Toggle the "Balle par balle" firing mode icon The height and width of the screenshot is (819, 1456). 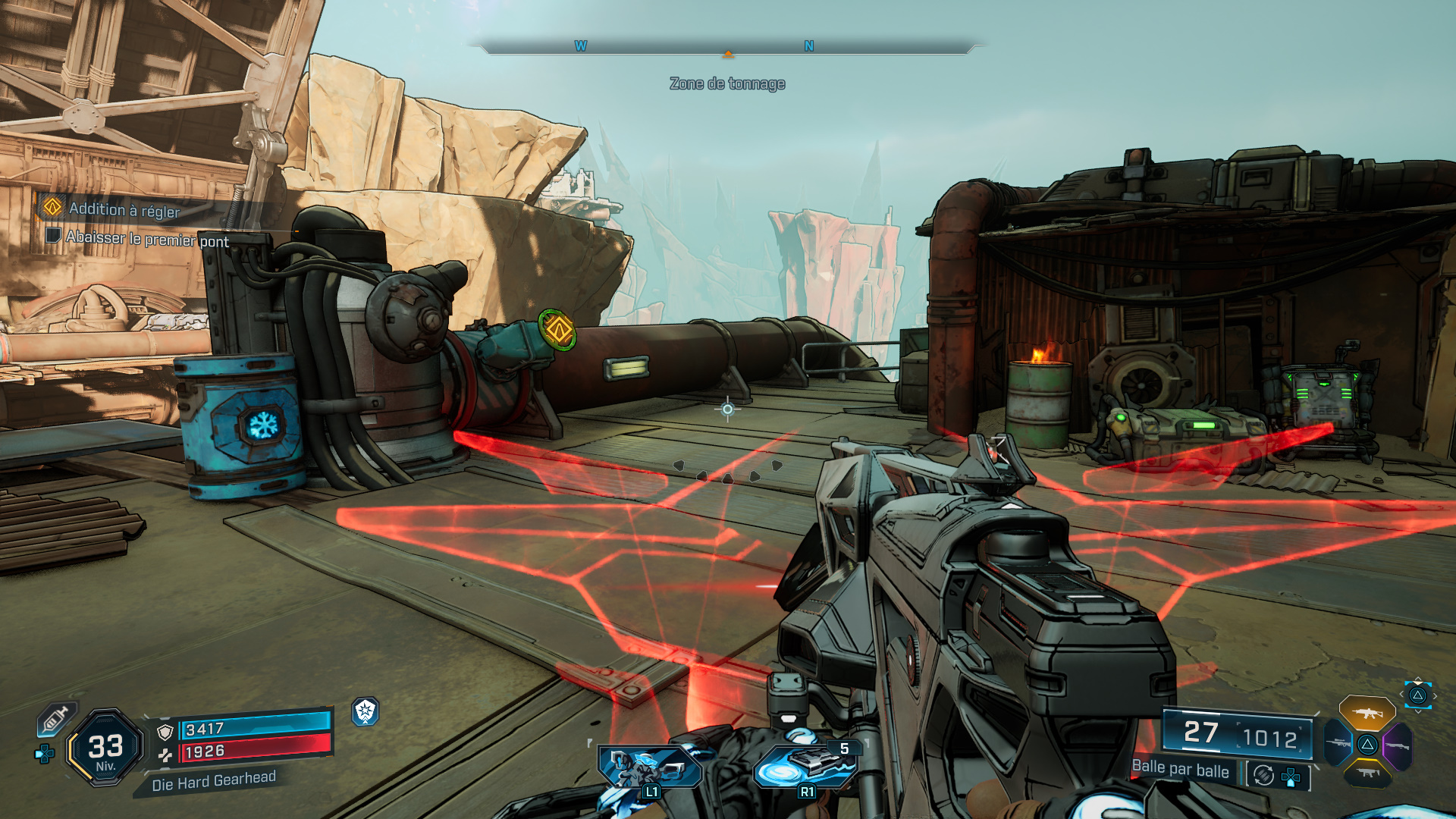tap(1263, 775)
